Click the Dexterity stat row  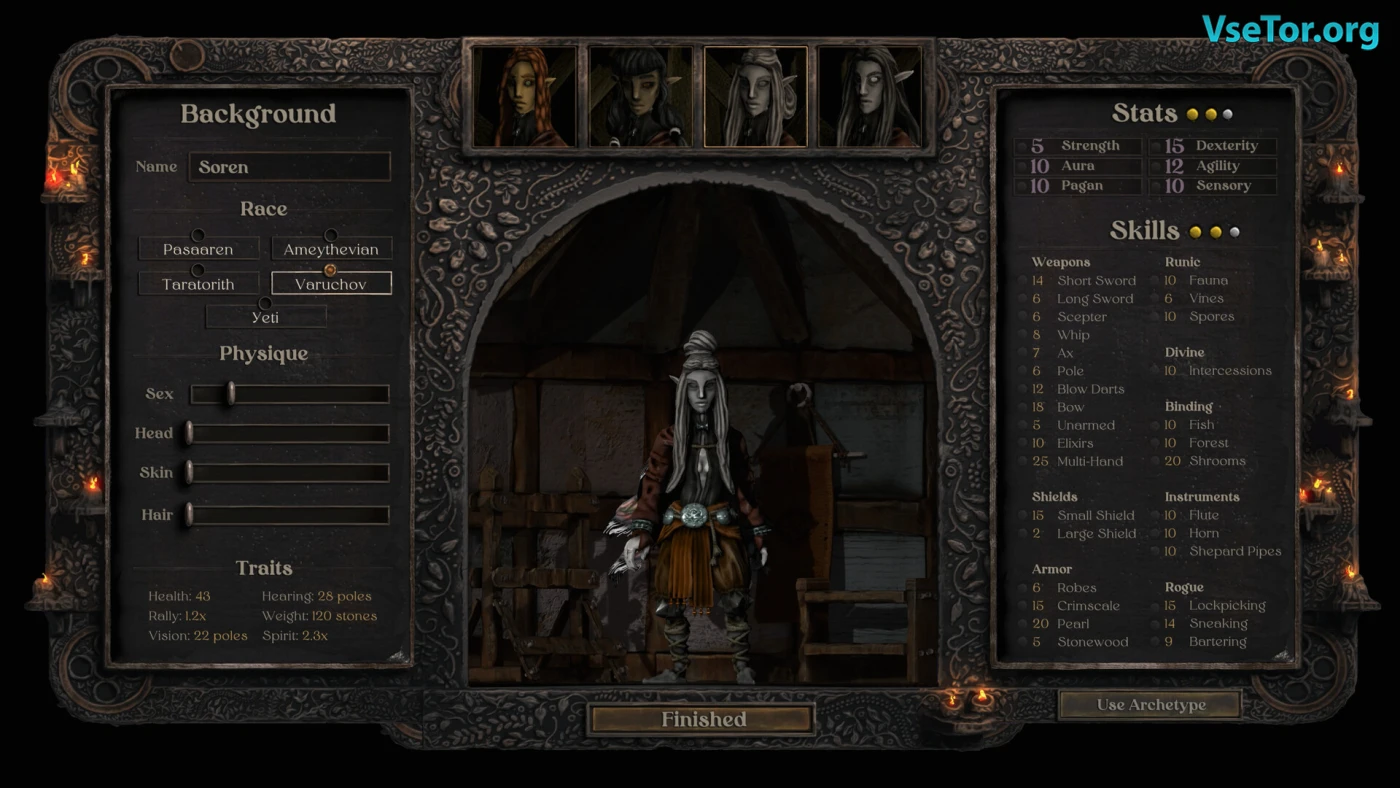click(1212, 146)
